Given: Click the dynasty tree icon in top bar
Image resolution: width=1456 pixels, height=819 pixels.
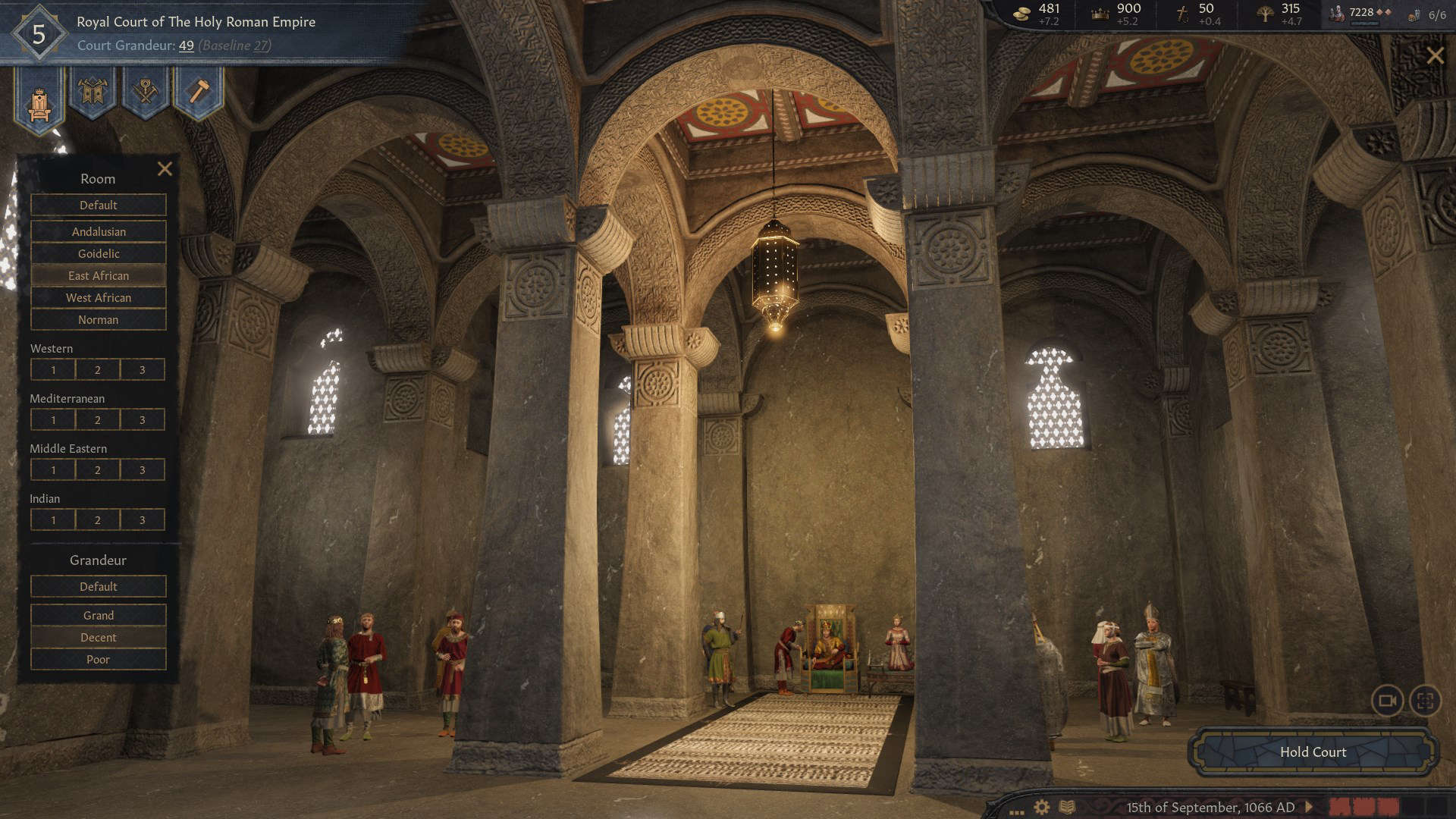Looking at the screenshot, I should 1265,13.
